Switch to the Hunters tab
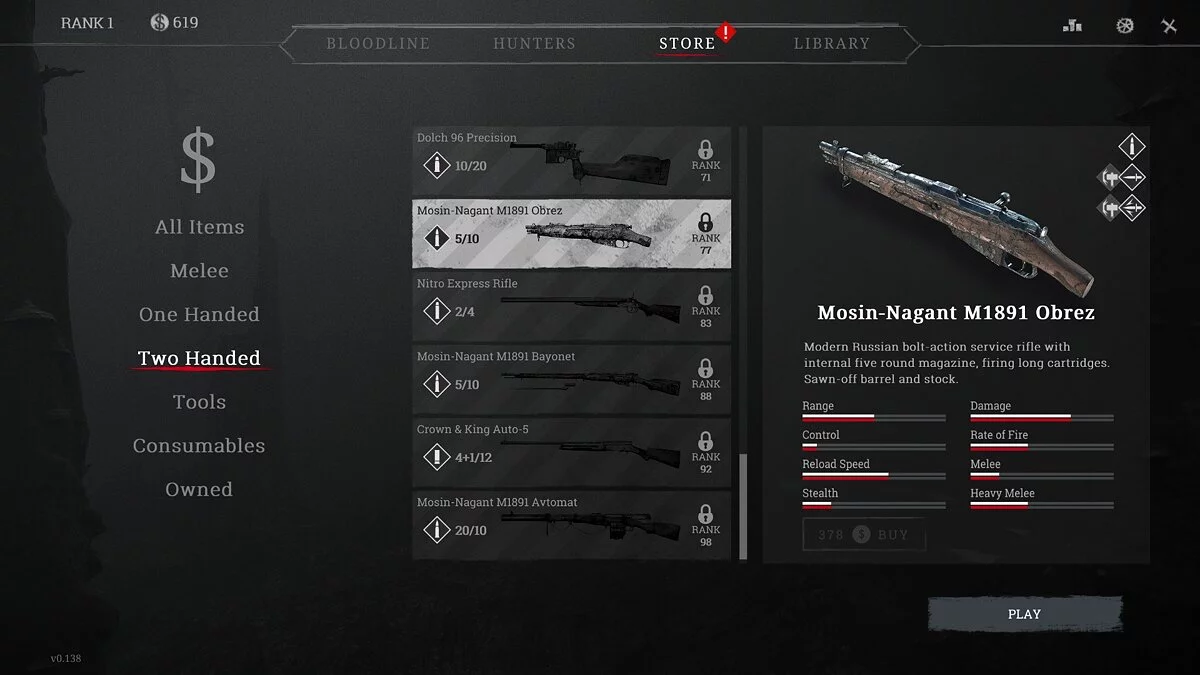The height and width of the screenshot is (675, 1200). (534, 44)
